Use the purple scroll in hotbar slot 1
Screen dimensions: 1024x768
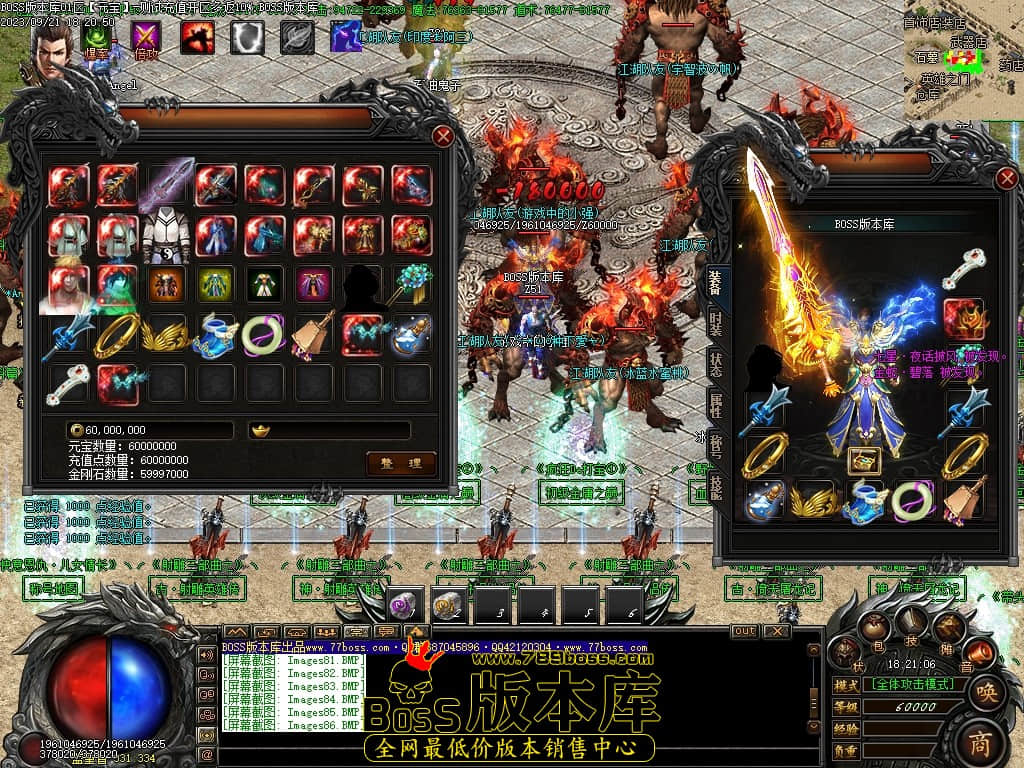tap(406, 604)
